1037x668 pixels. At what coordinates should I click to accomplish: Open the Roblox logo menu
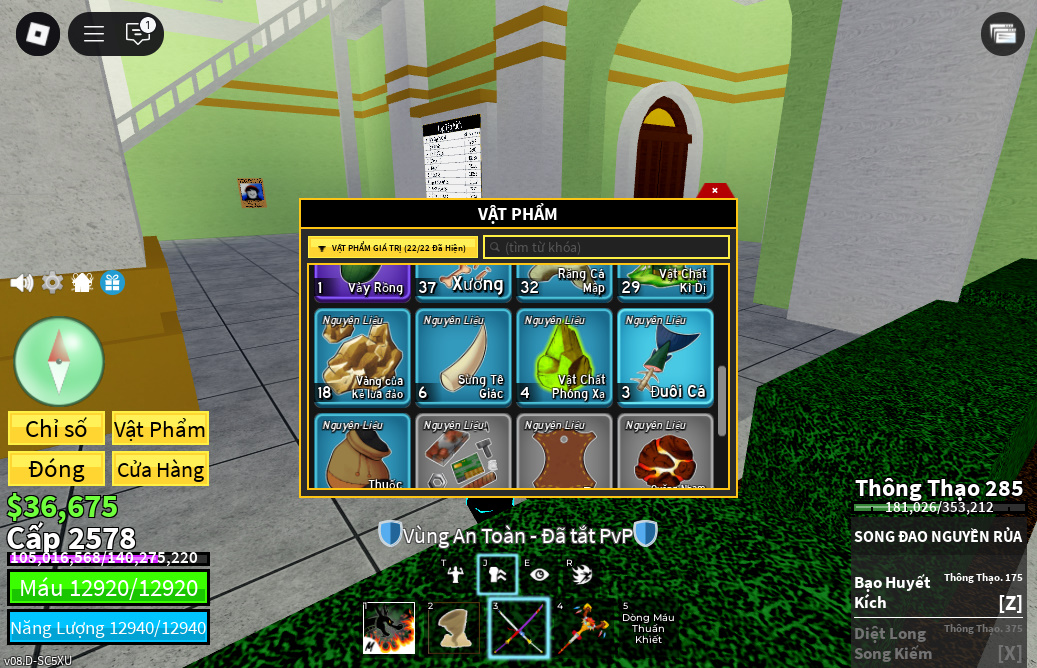click(x=37, y=34)
